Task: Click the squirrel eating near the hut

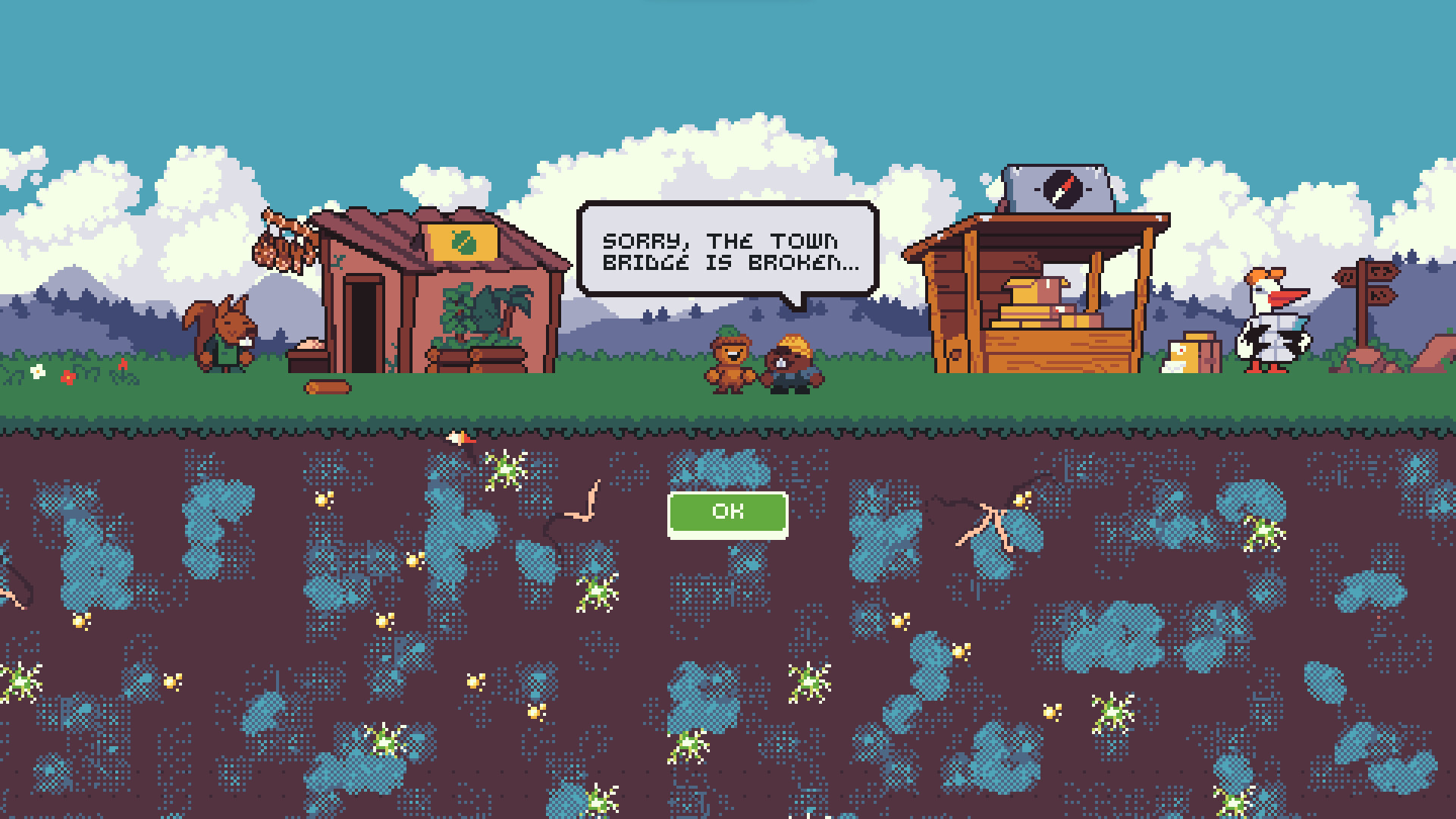Action: click(x=227, y=334)
